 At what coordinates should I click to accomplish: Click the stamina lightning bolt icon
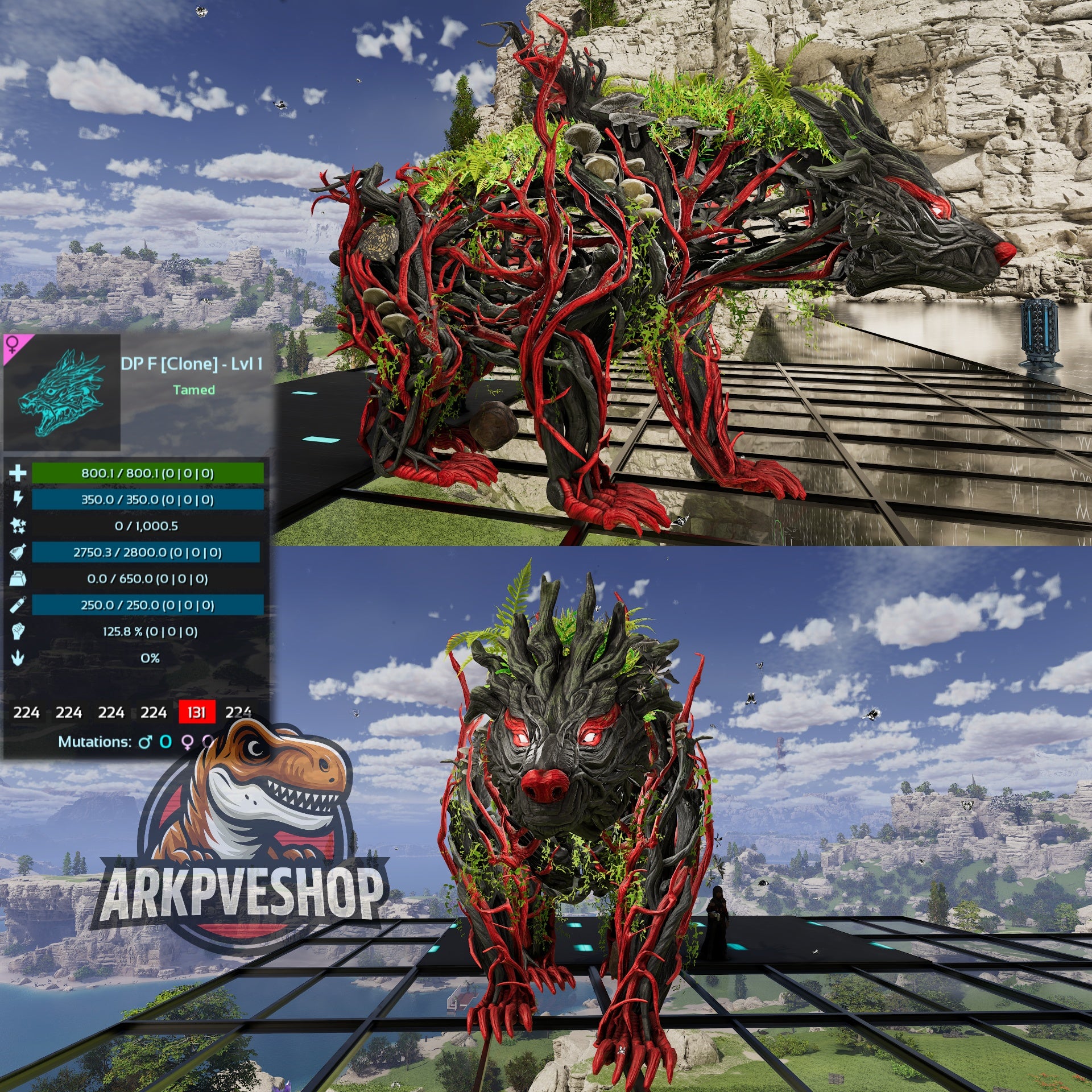coord(18,499)
